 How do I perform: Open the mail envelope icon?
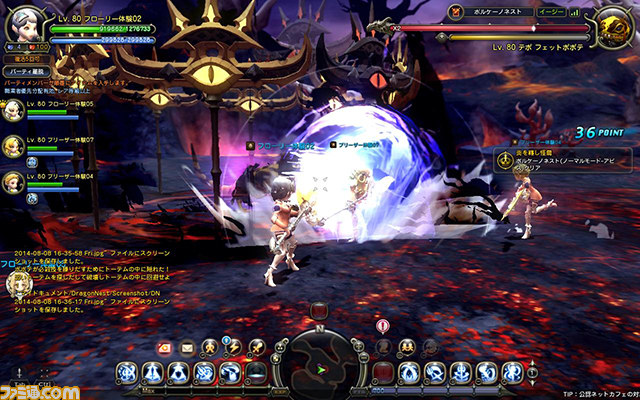[x=187, y=347]
